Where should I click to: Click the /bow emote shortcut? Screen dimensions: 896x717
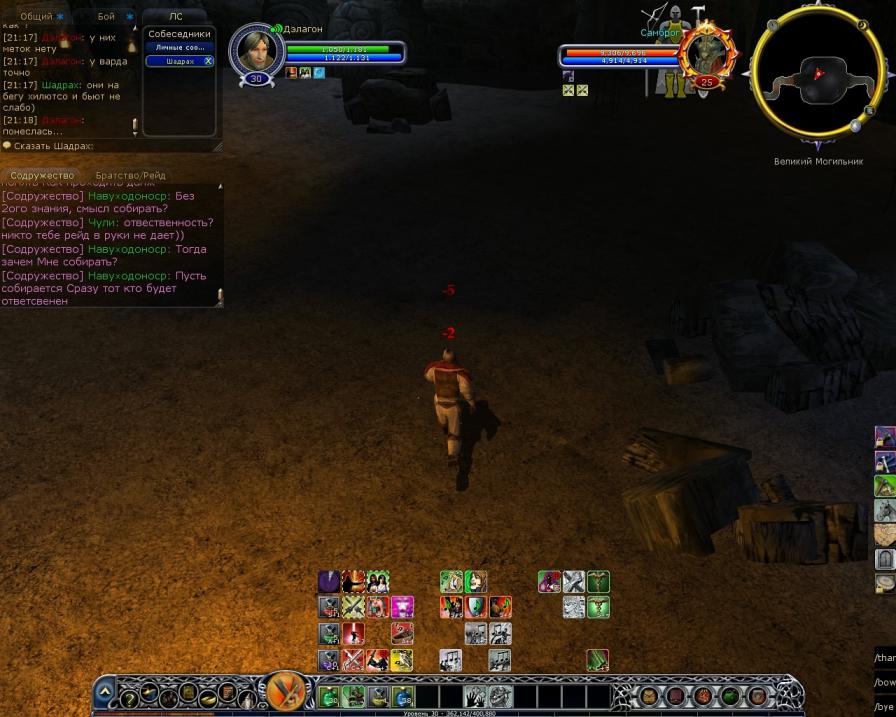pyautogui.click(x=884, y=682)
